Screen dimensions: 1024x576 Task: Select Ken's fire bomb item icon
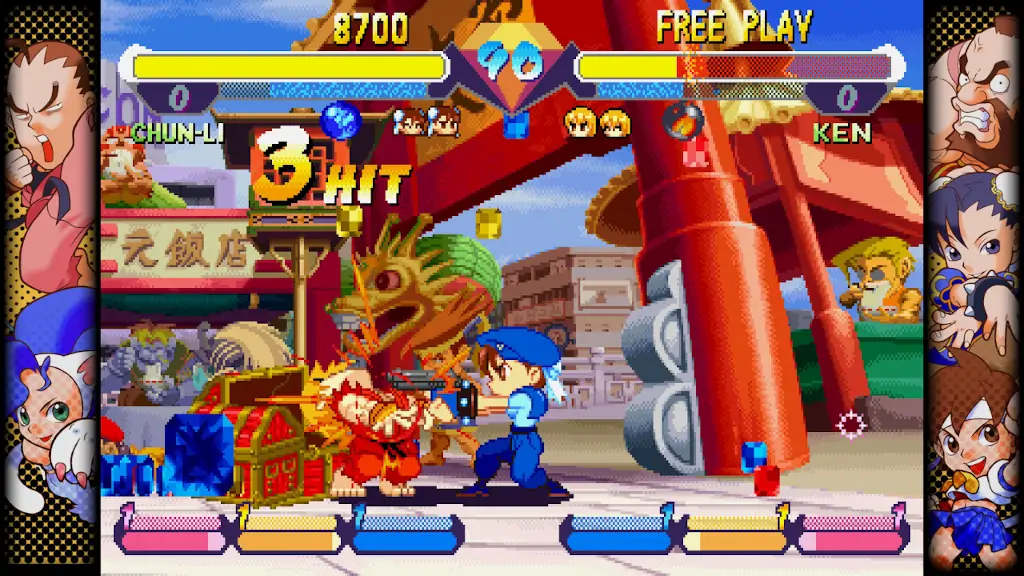(x=683, y=121)
